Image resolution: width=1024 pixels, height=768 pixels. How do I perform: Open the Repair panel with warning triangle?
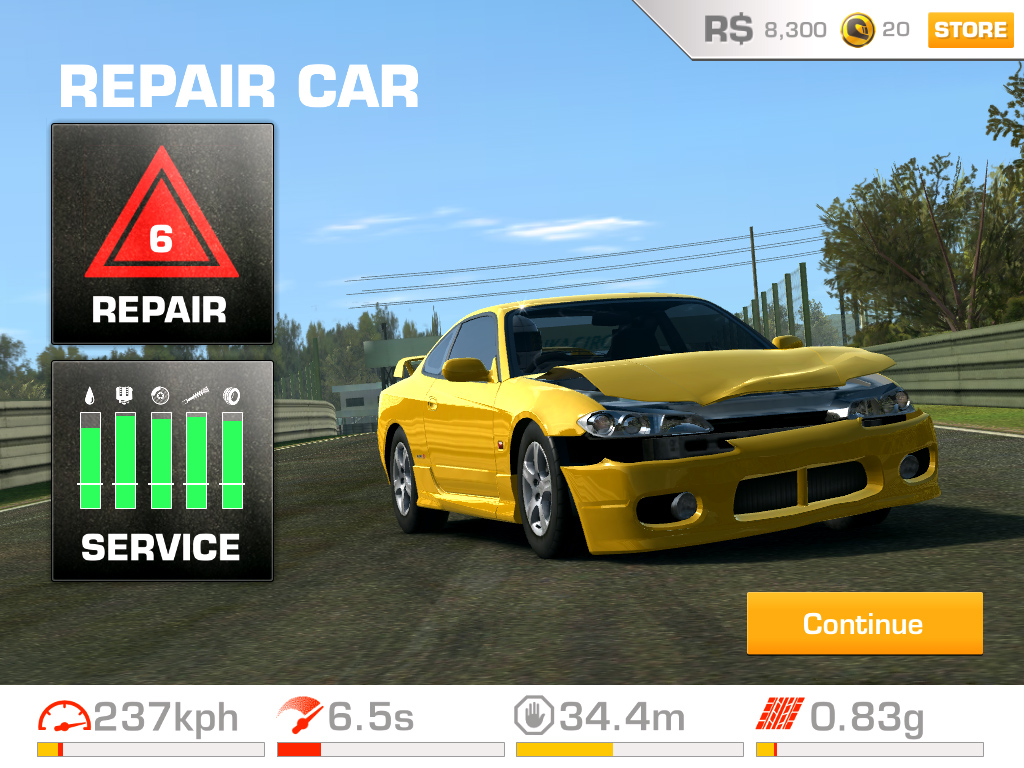tap(162, 234)
